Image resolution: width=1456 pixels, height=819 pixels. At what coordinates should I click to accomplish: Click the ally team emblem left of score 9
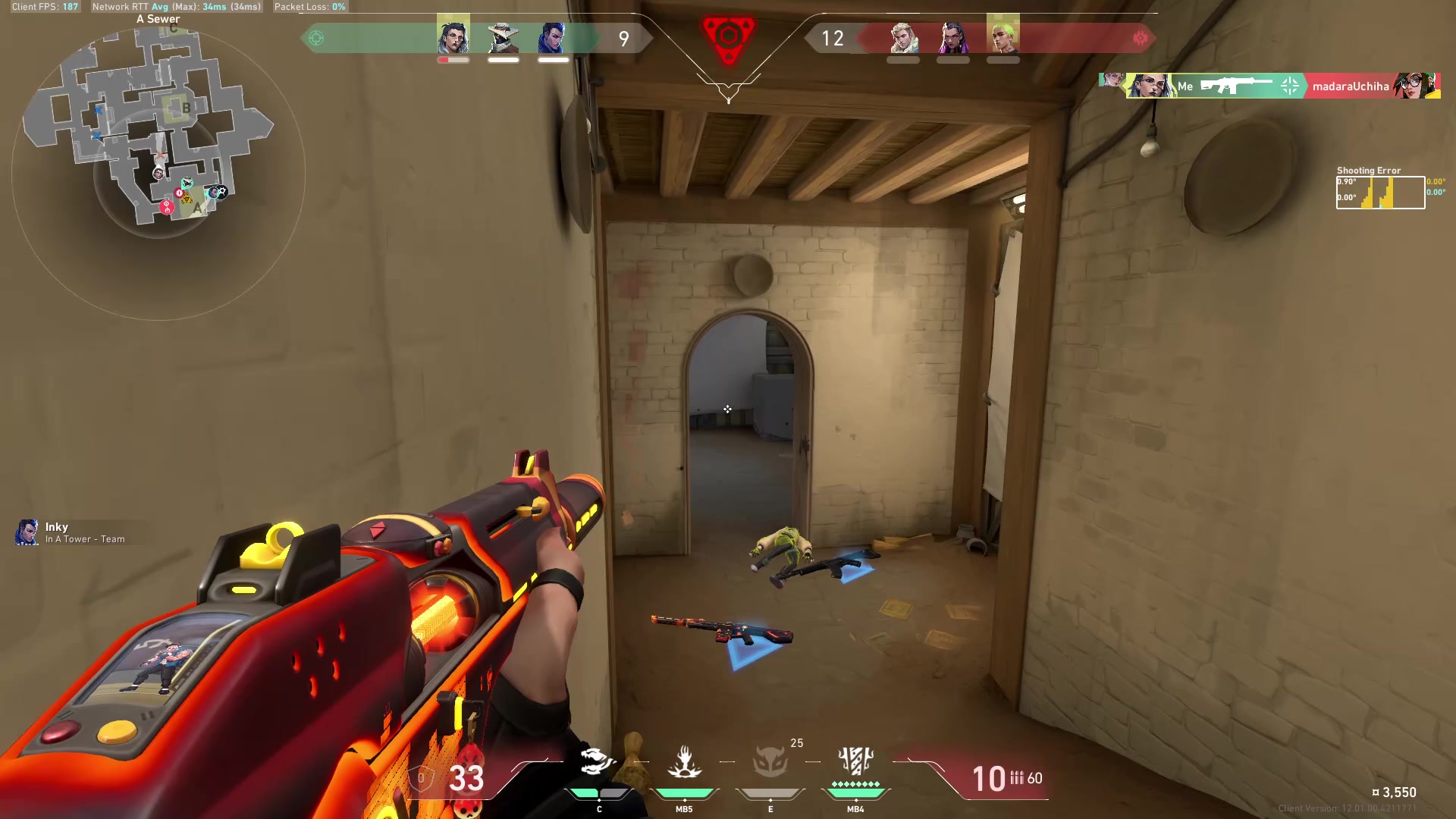317,38
